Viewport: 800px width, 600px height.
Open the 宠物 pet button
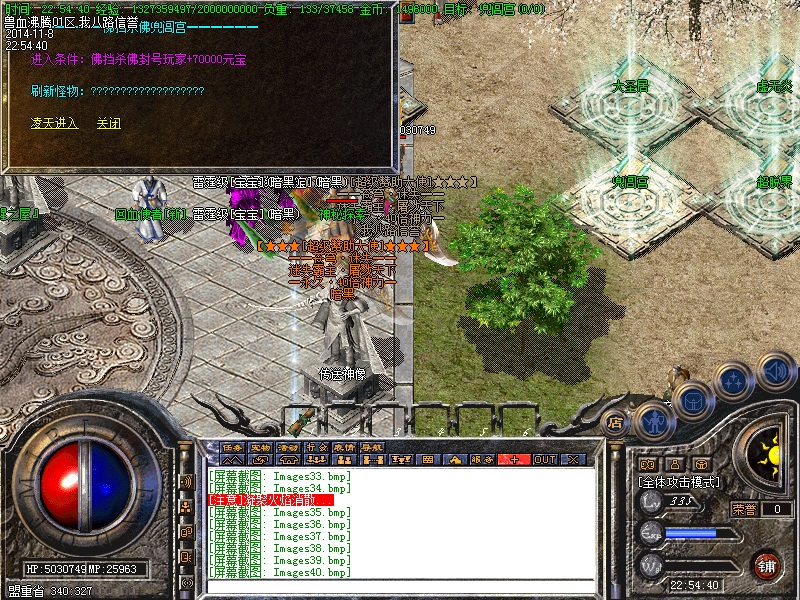click(261, 447)
